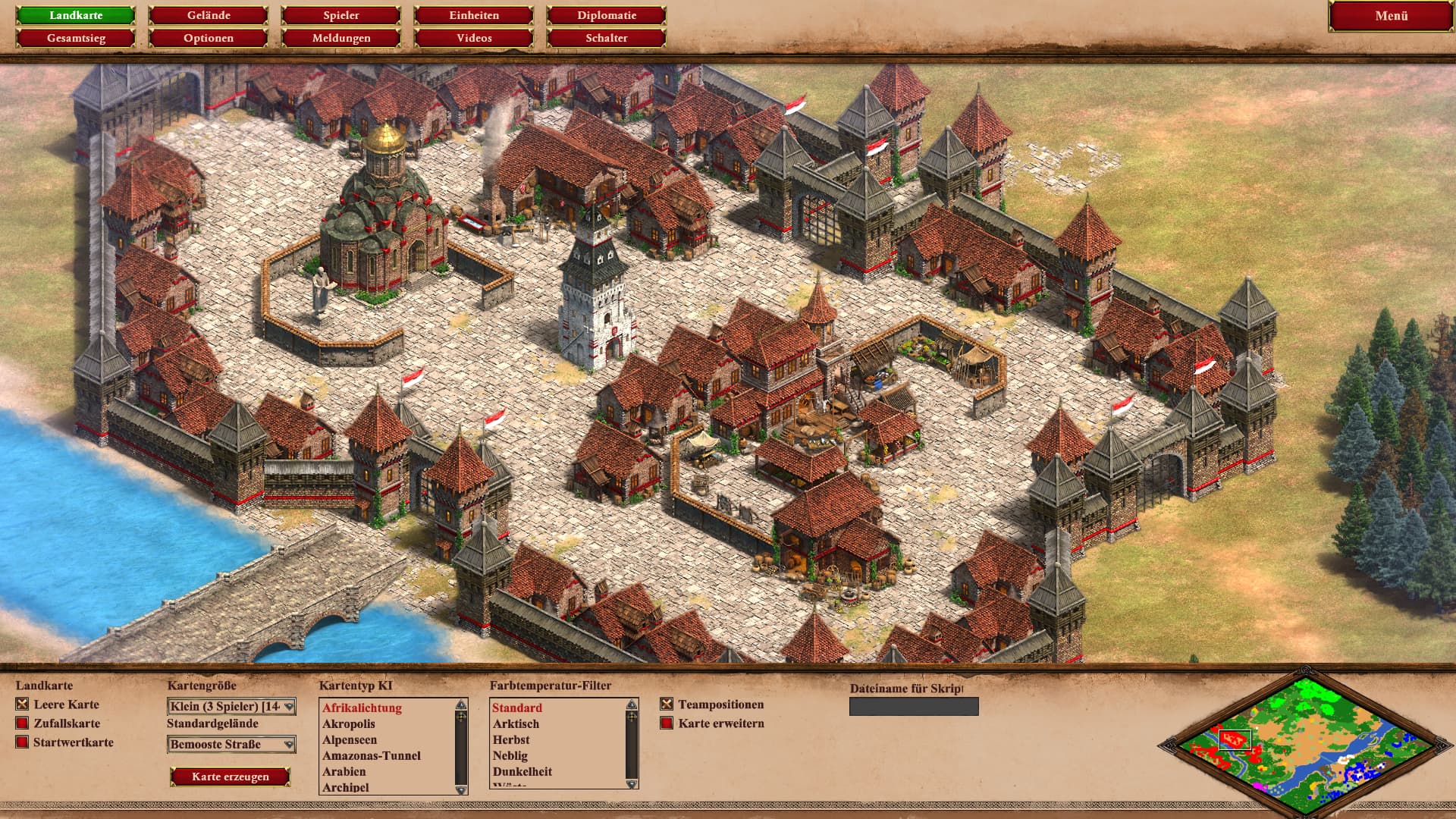Open the Diplomatie tab

[607, 15]
